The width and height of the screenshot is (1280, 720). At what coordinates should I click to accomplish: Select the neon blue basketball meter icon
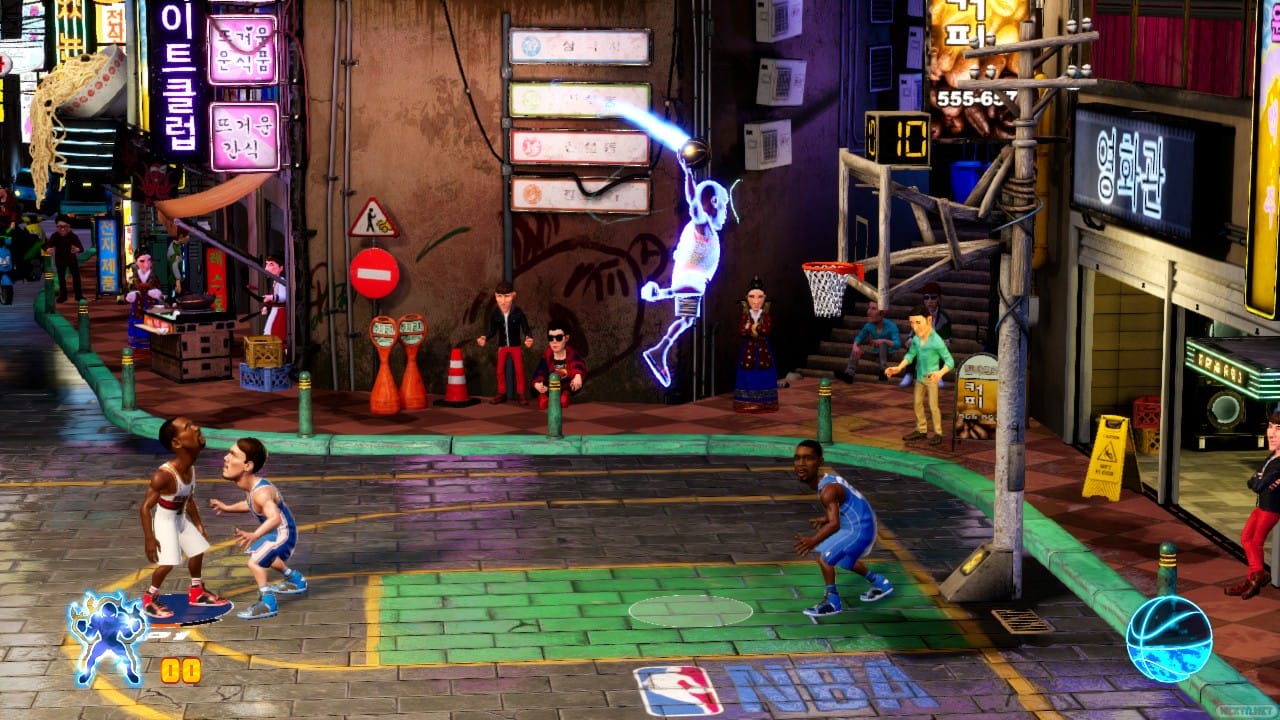1168,638
